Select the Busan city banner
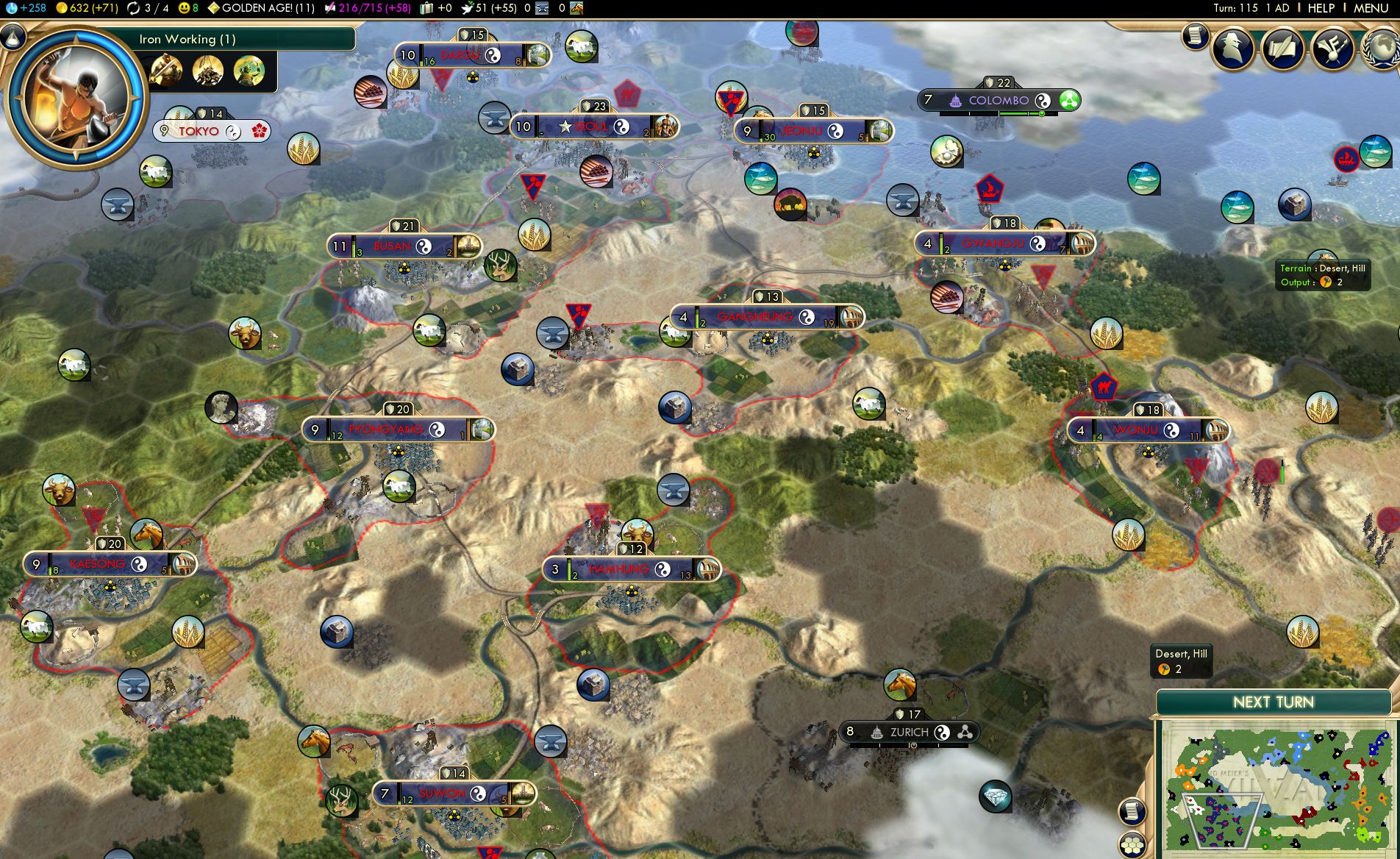 tap(392, 246)
